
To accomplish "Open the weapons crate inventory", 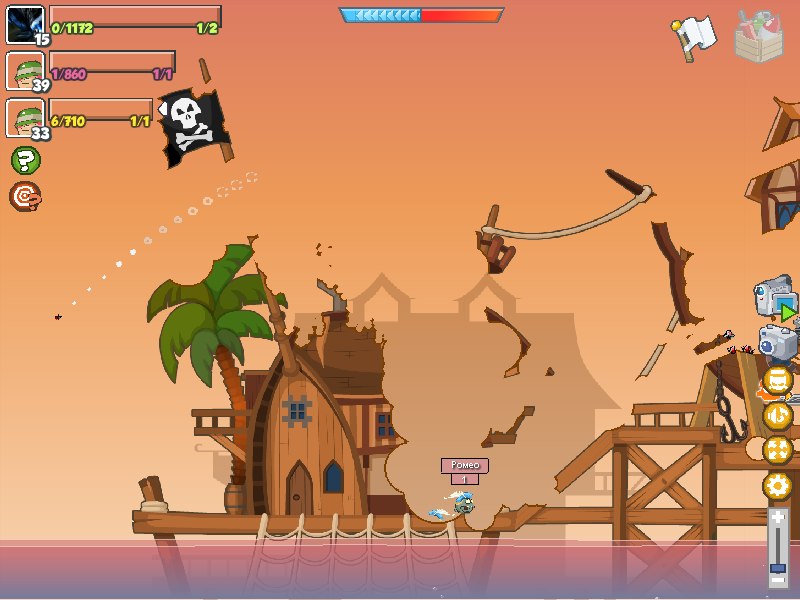I will [x=759, y=36].
